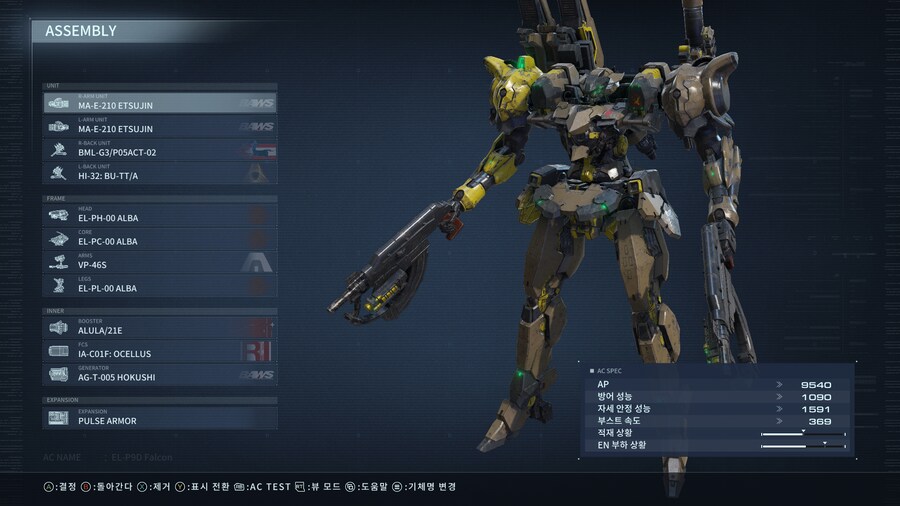
Task: Open the R-BACK UNIT BML-G3/P05ACT-02 slot
Action: [160, 150]
